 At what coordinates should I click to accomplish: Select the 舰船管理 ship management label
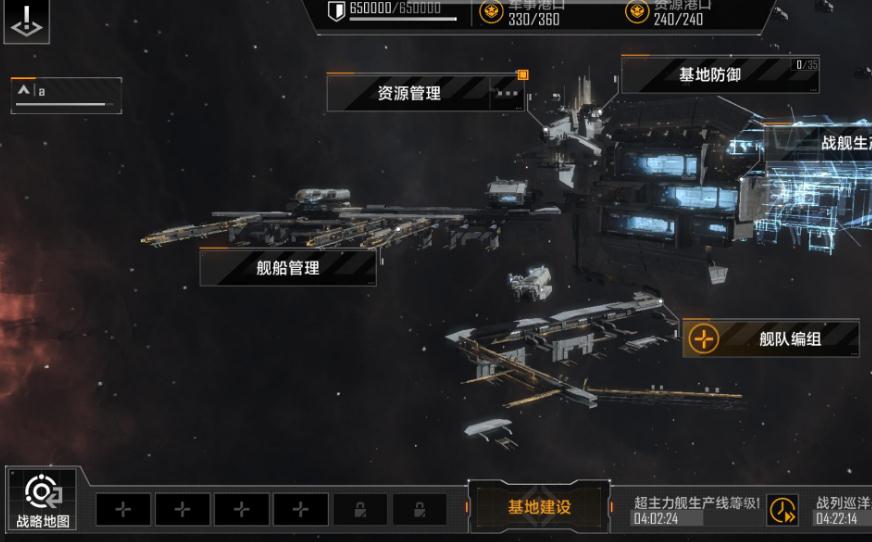point(288,267)
